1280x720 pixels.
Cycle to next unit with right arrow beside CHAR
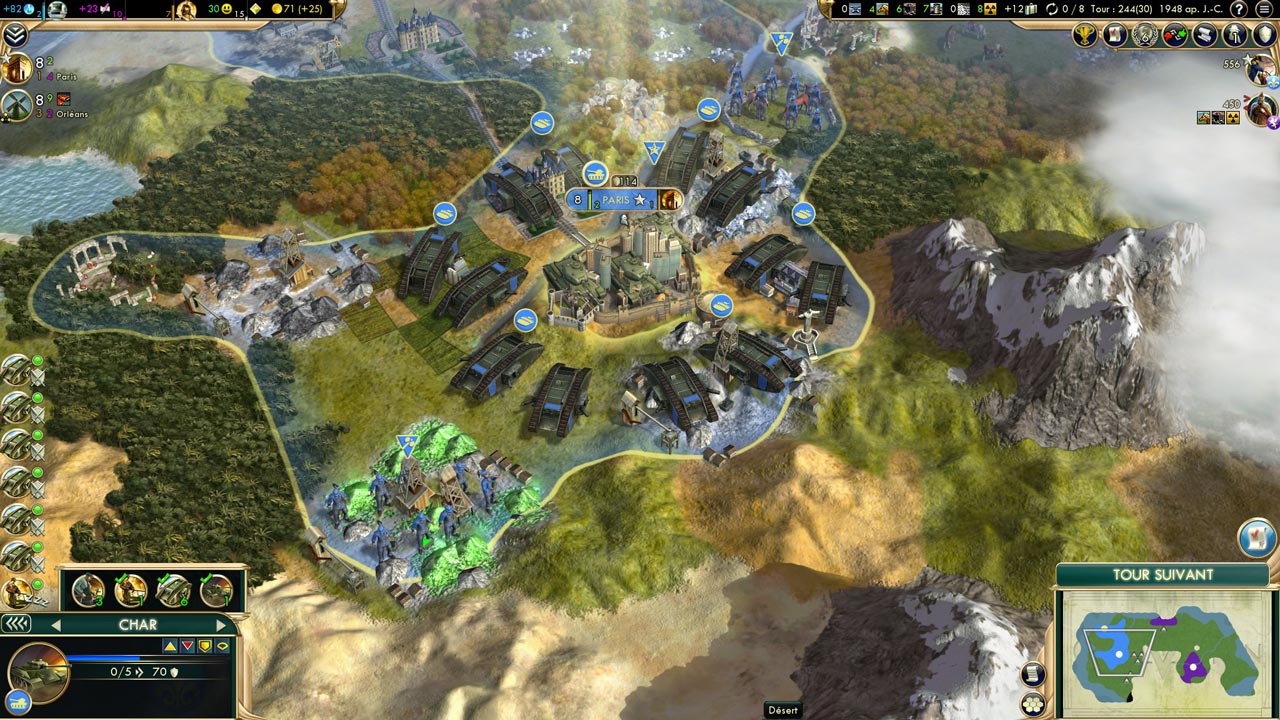(x=222, y=625)
